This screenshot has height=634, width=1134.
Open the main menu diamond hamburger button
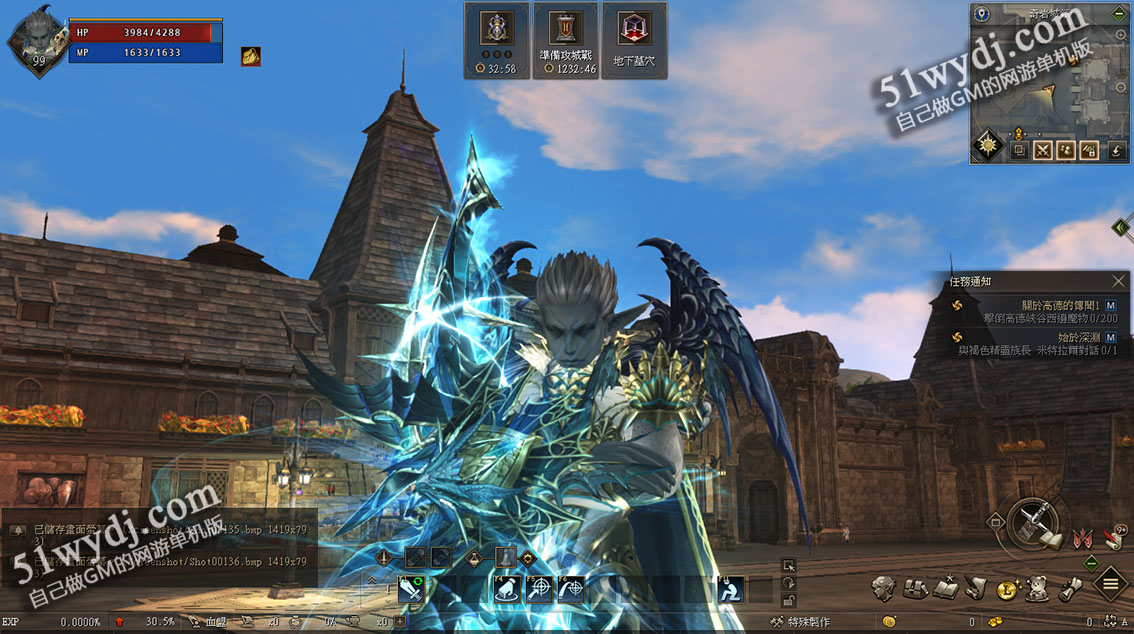click(x=1111, y=584)
